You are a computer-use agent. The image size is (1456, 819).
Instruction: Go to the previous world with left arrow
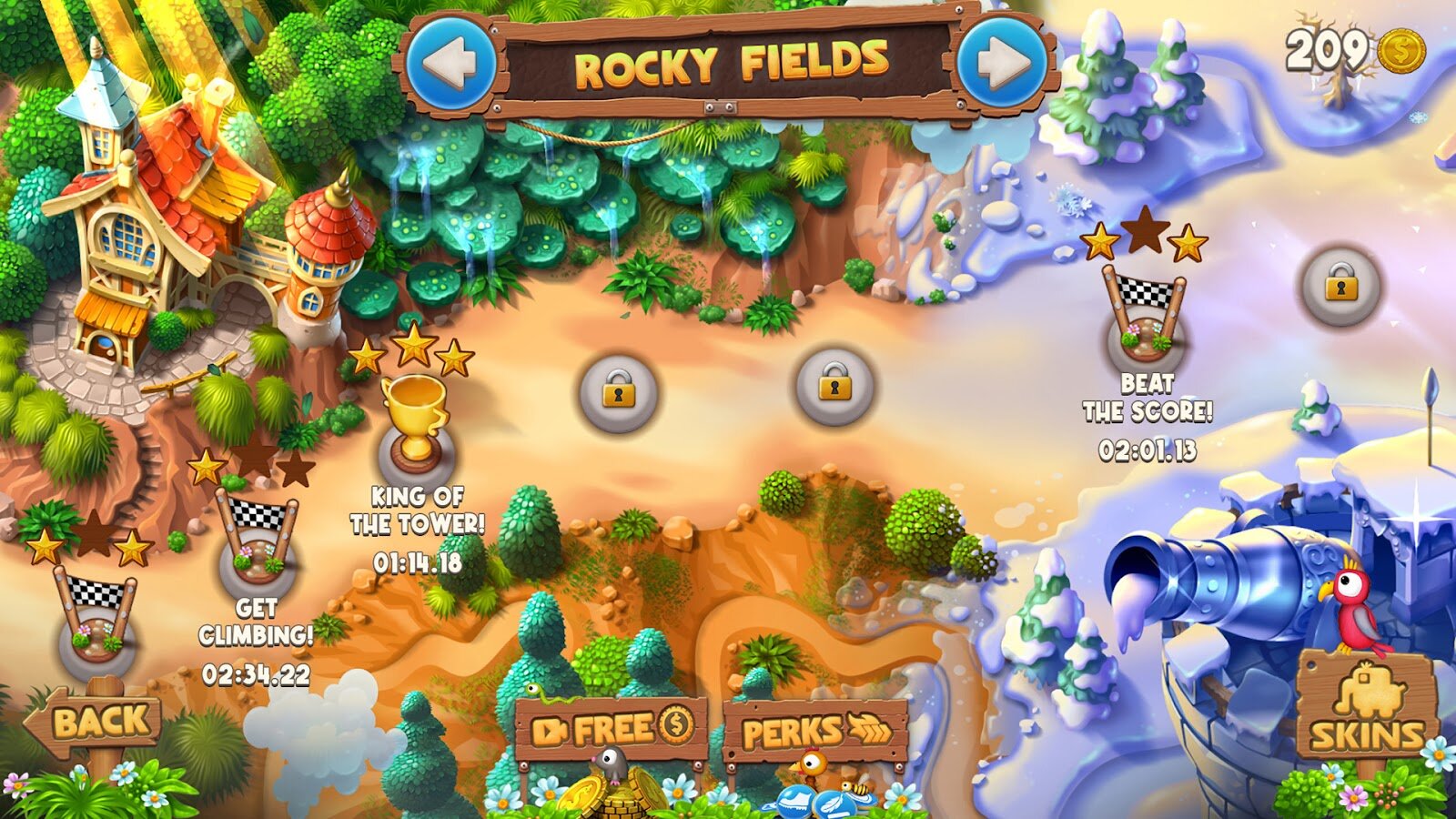click(x=452, y=63)
